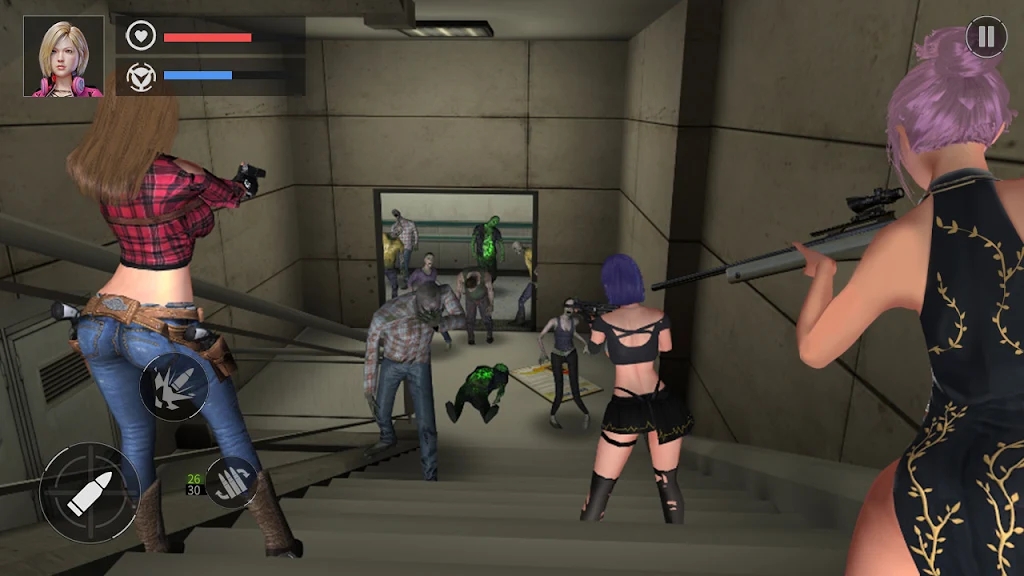The width and height of the screenshot is (1024, 576).
Task: Reload using the three-bullet arrows icon
Action: tap(232, 481)
